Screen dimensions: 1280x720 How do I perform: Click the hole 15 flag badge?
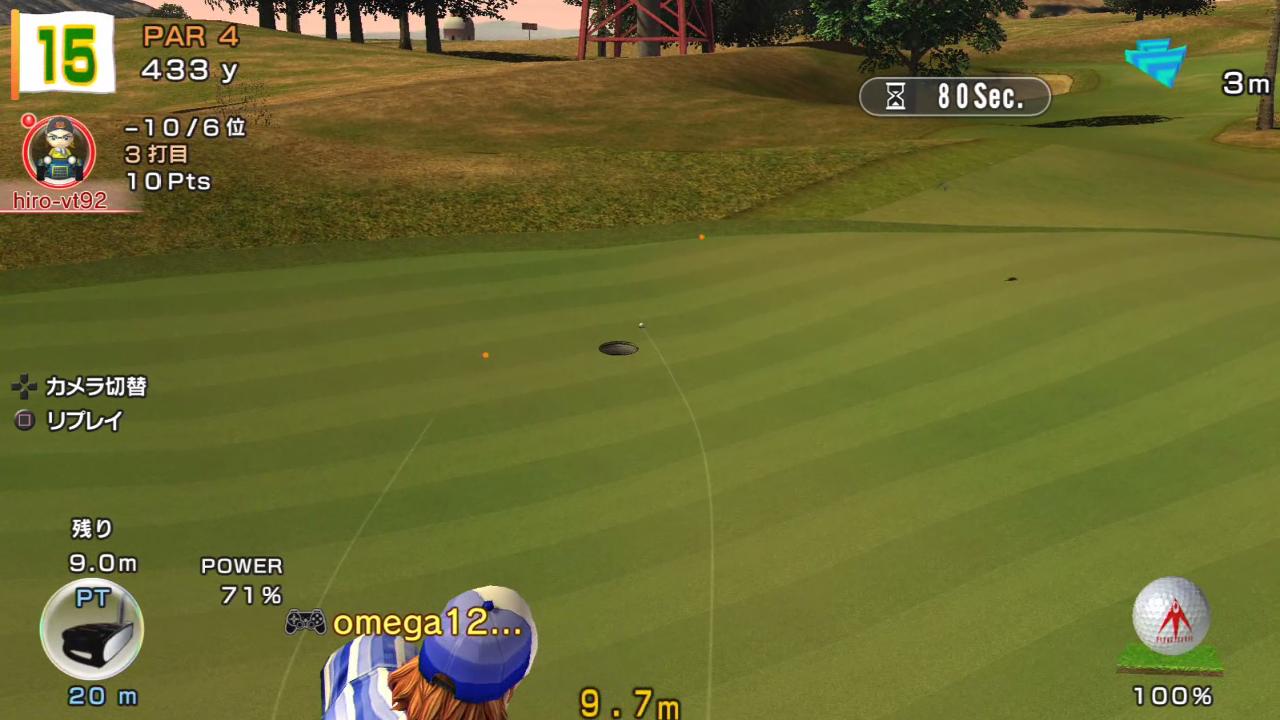[65, 53]
